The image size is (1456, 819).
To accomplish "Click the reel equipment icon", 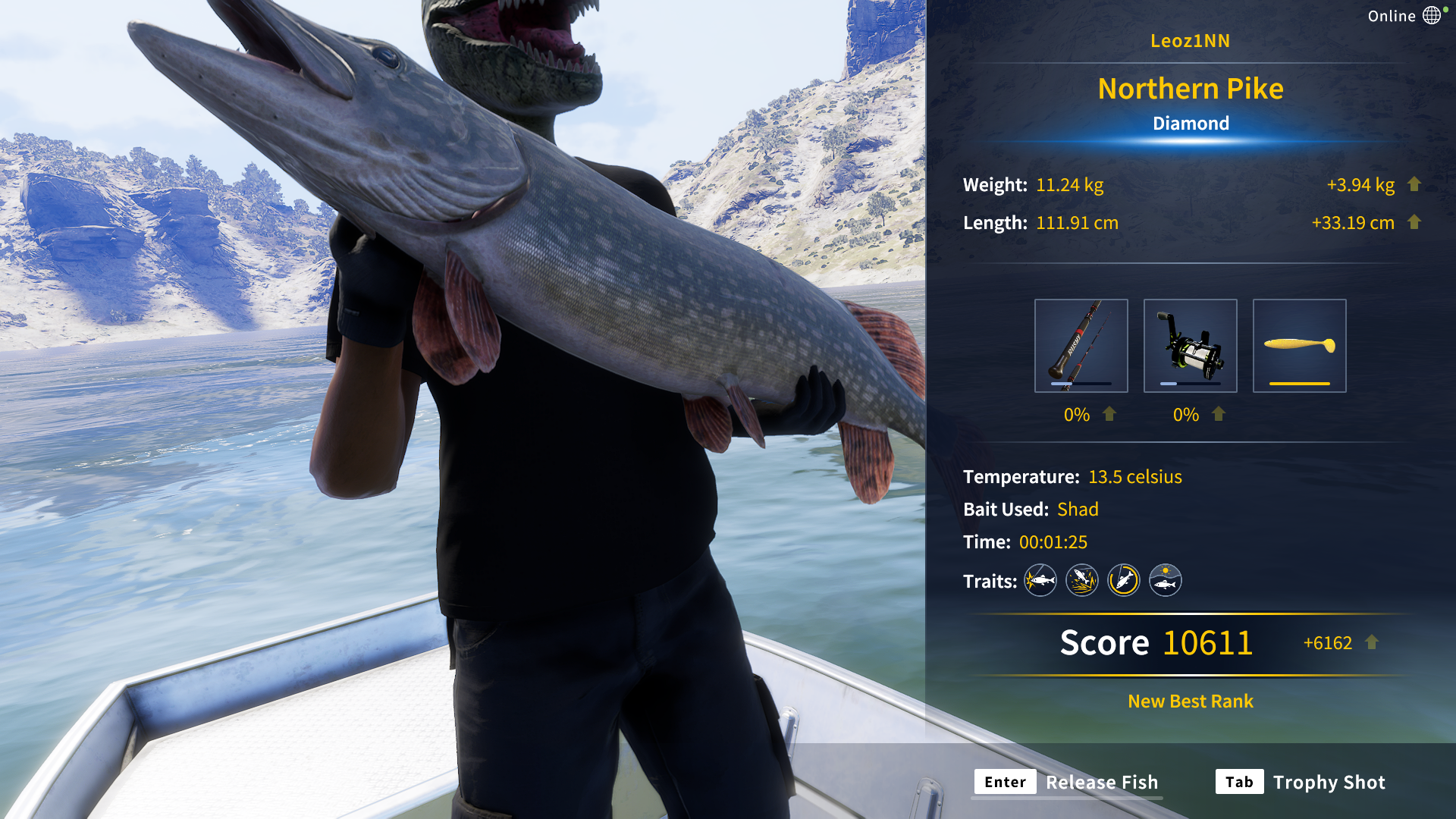I will (x=1190, y=346).
